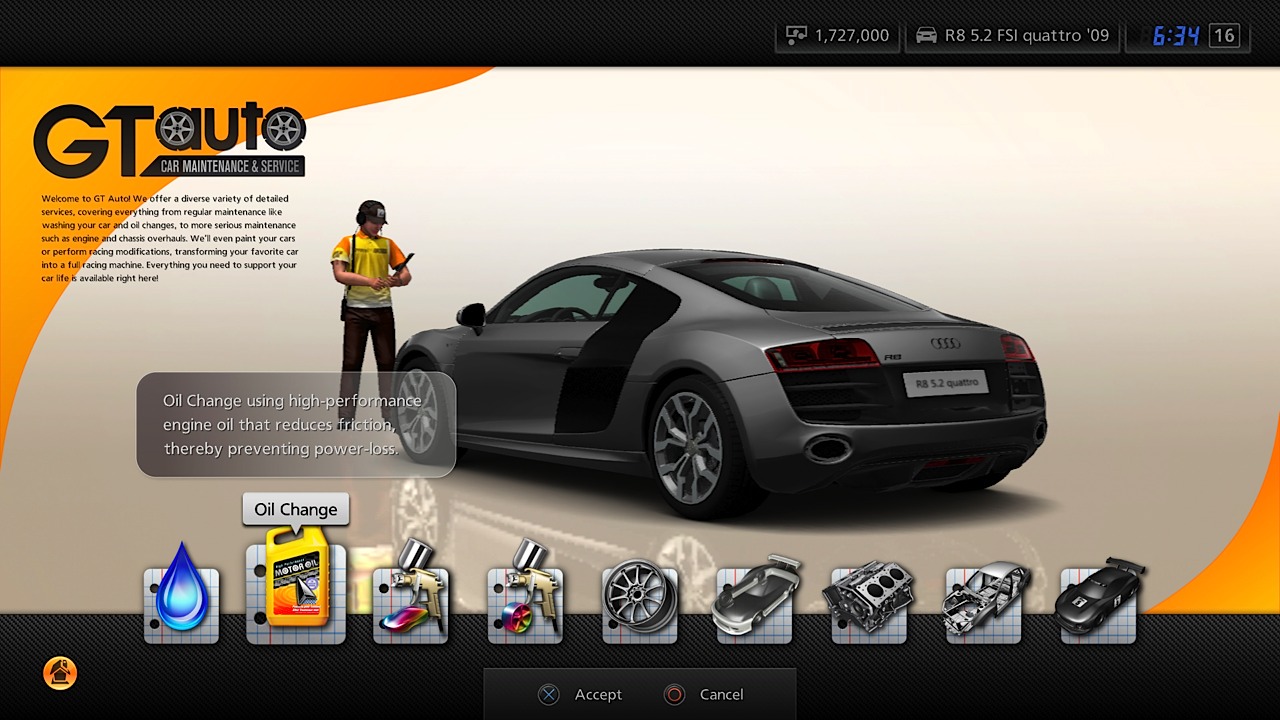Image resolution: width=1280 pixels, height=720 pixels.
Task: Click the level 16 indicator box
Action: pyautogui.click(x=1222, y=34)
